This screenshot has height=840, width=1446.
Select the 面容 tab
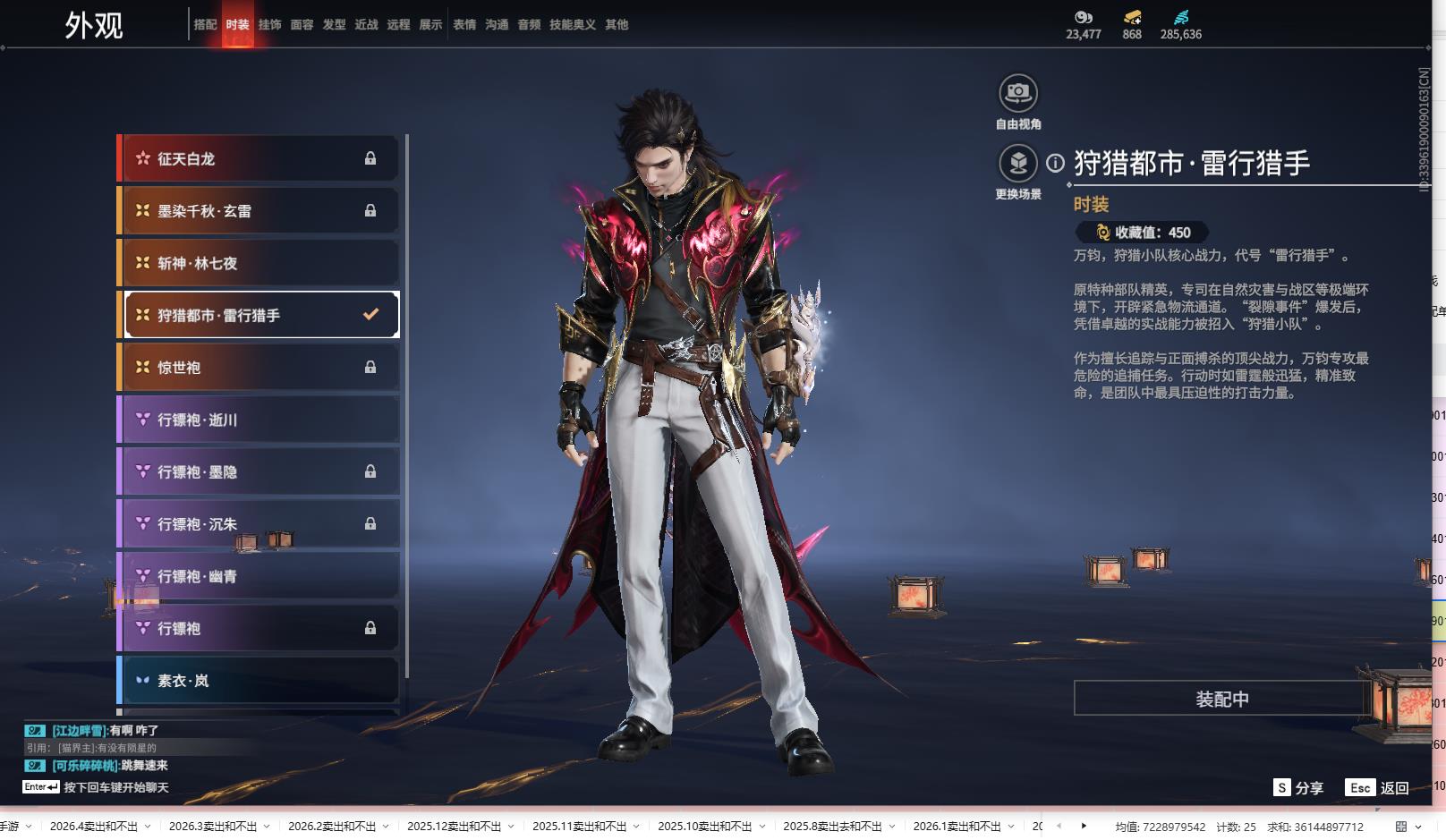pos(302,25)
